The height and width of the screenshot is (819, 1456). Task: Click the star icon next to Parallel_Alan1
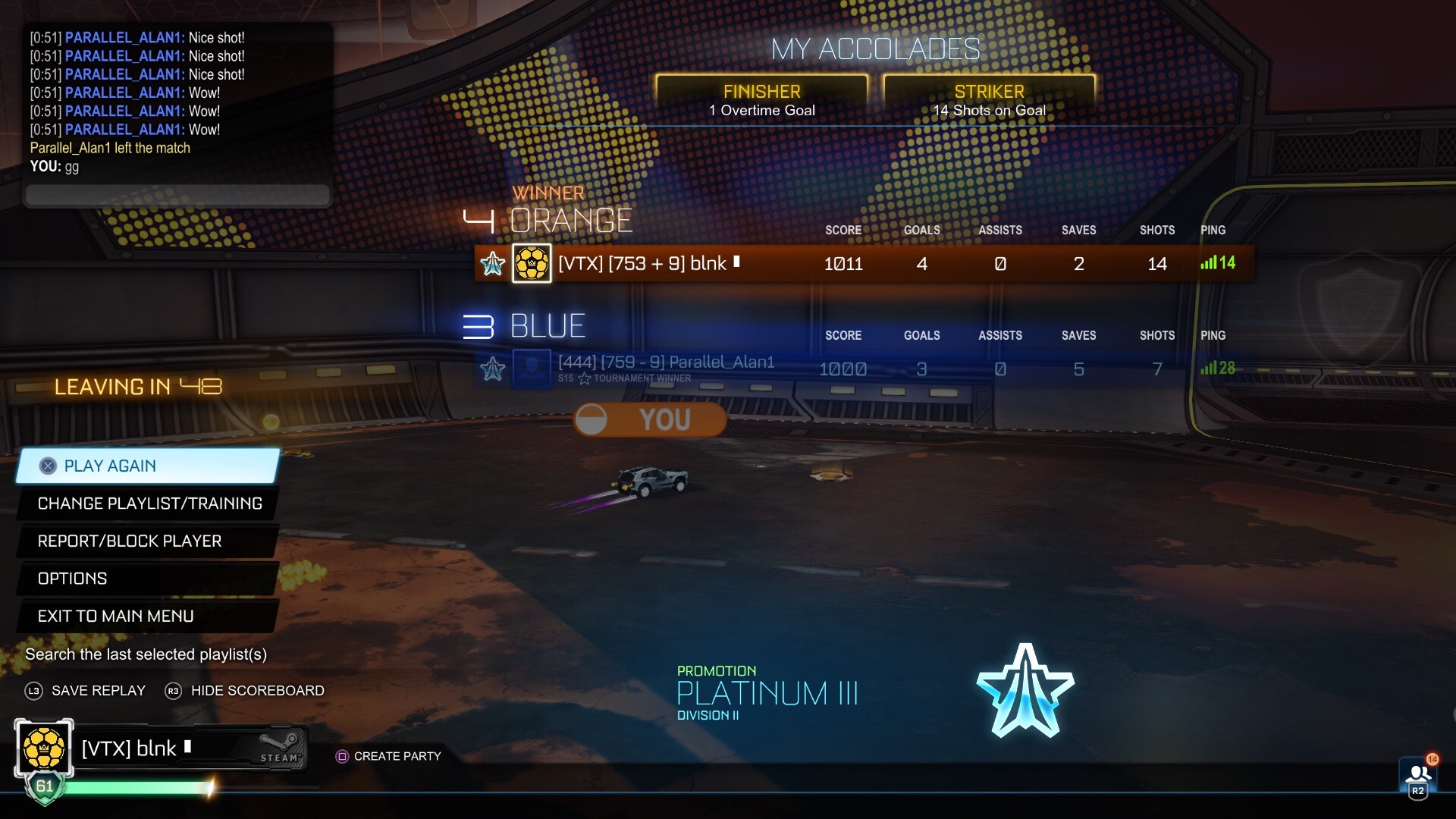click(493, 369)
